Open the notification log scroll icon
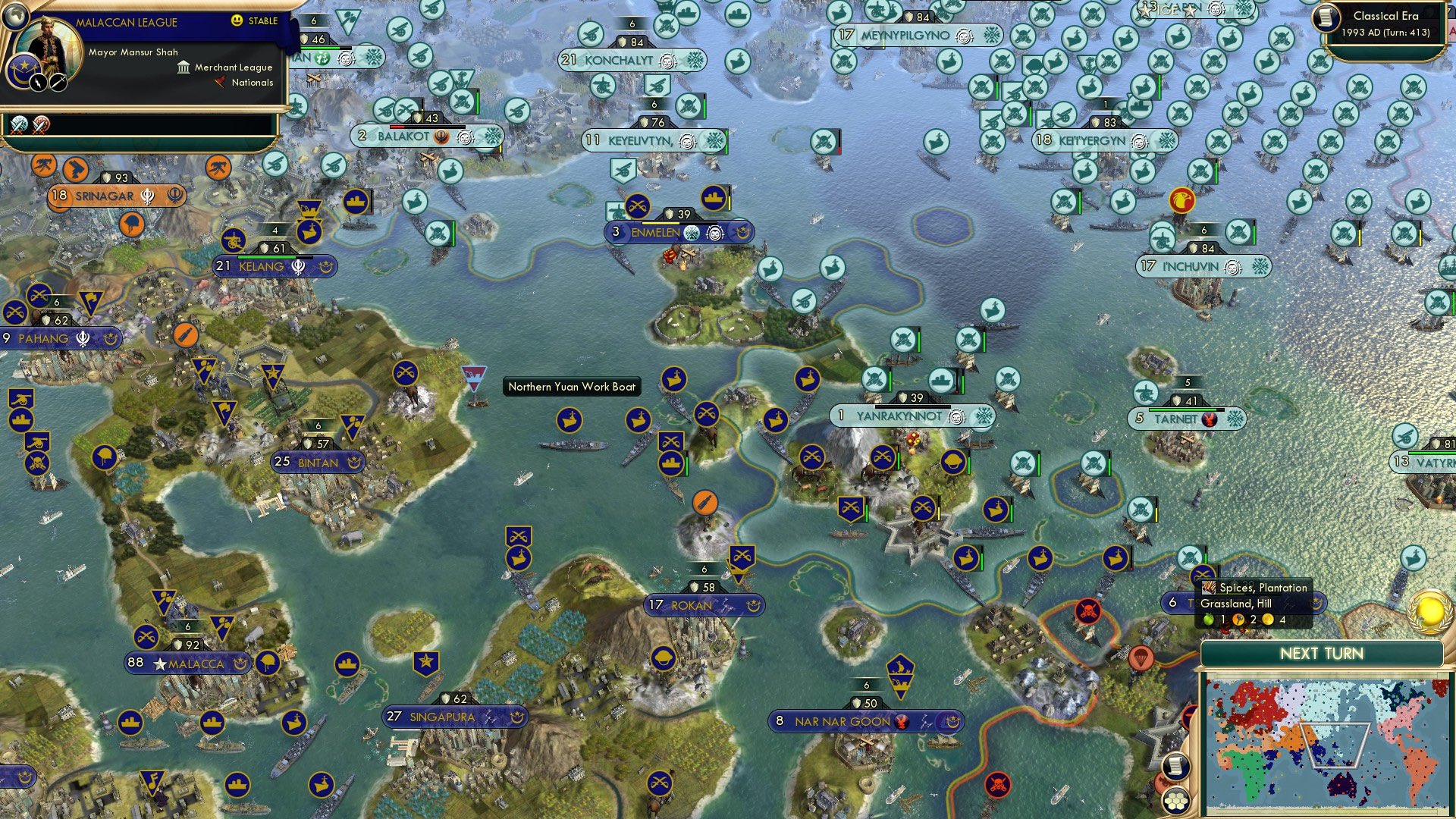The height and width of the screenshot is (819, 1456). click(x=1175, y=767)
